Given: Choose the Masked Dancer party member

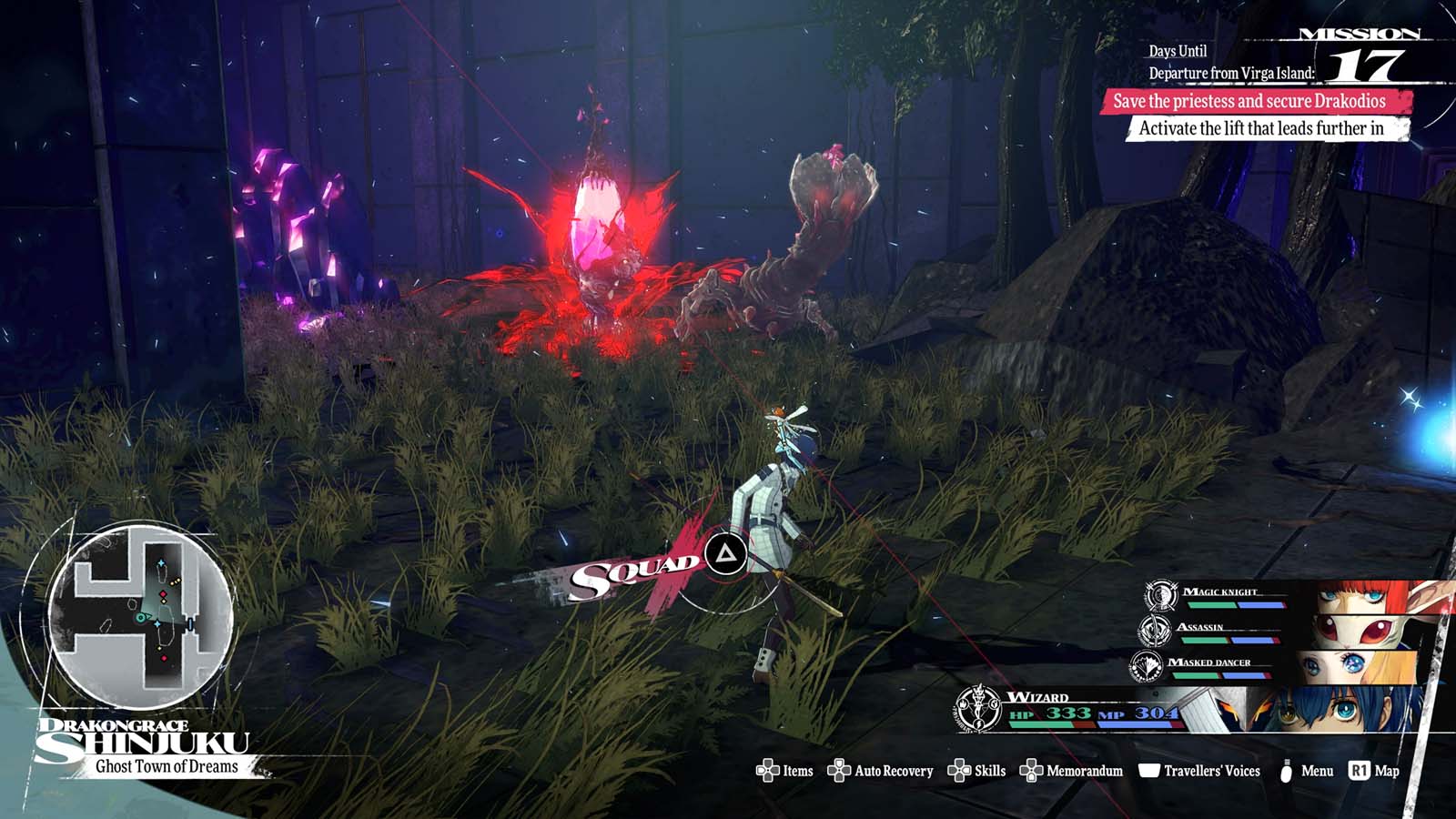Looking at the screenshot, I should [x=1274, y=665].
